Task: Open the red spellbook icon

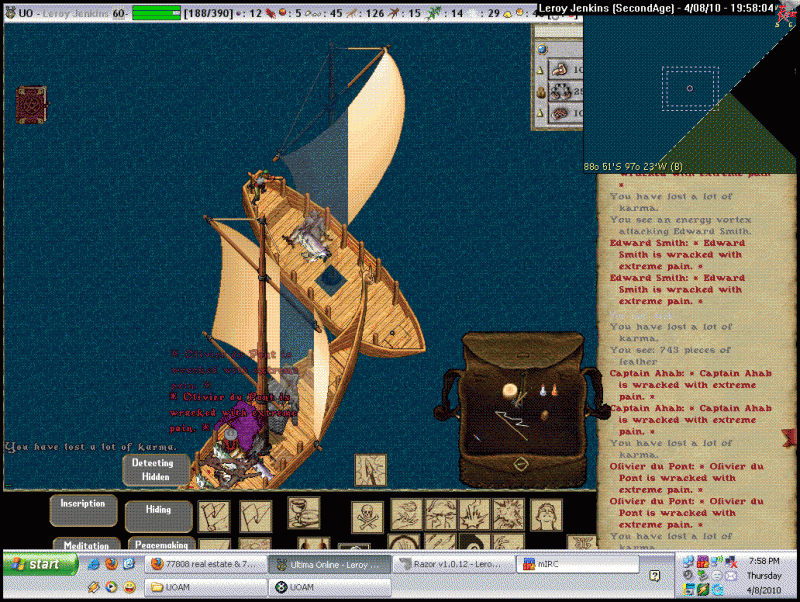Action: tap(31, 103)
